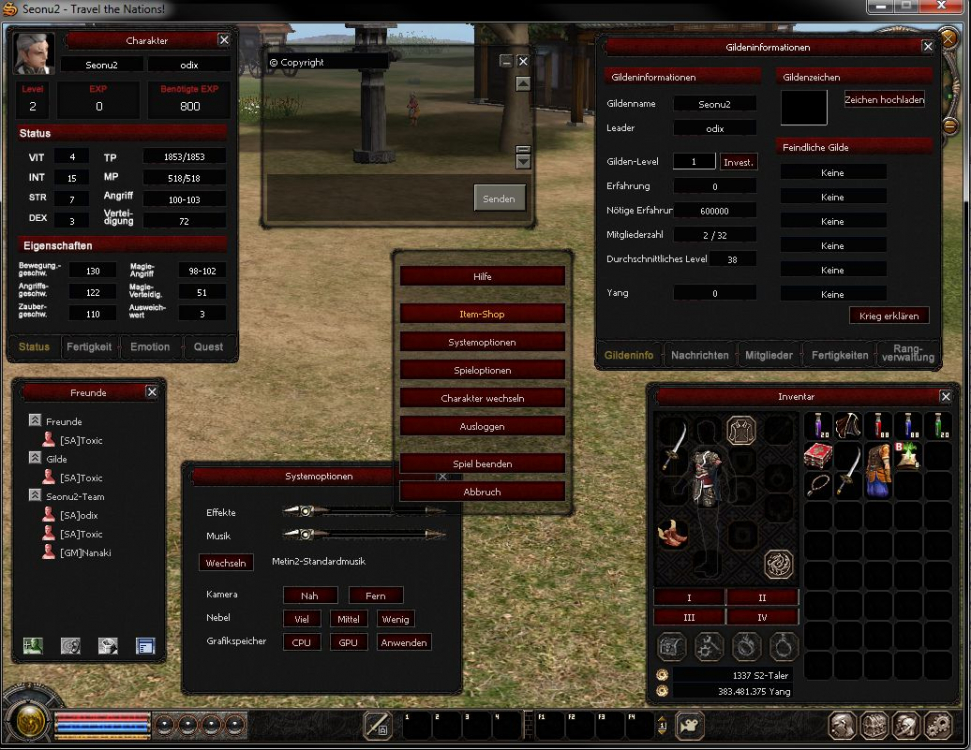The height and width of the screenshot is (750, 971).
Task: Change music with the Wechseln button
Action: [226, 563]
